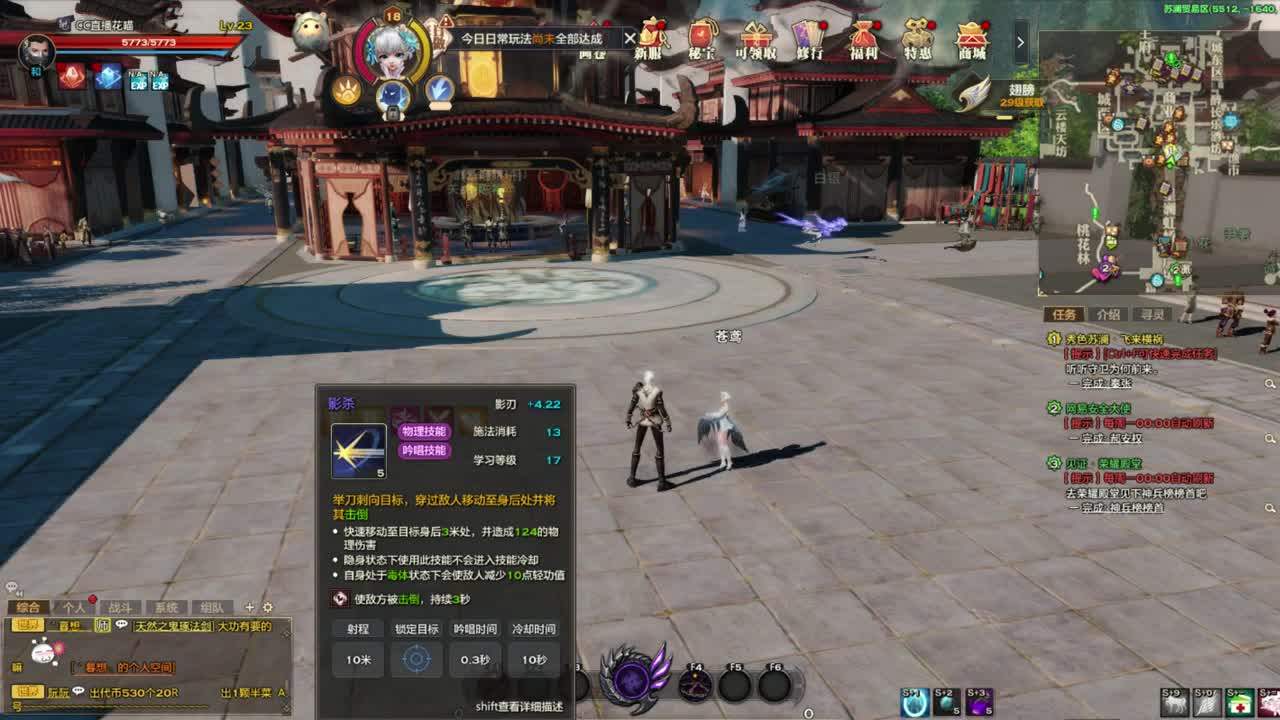1280x720 pixels.
Task: Switch to the 战斗 chat tab
Action: coord(120,607)
